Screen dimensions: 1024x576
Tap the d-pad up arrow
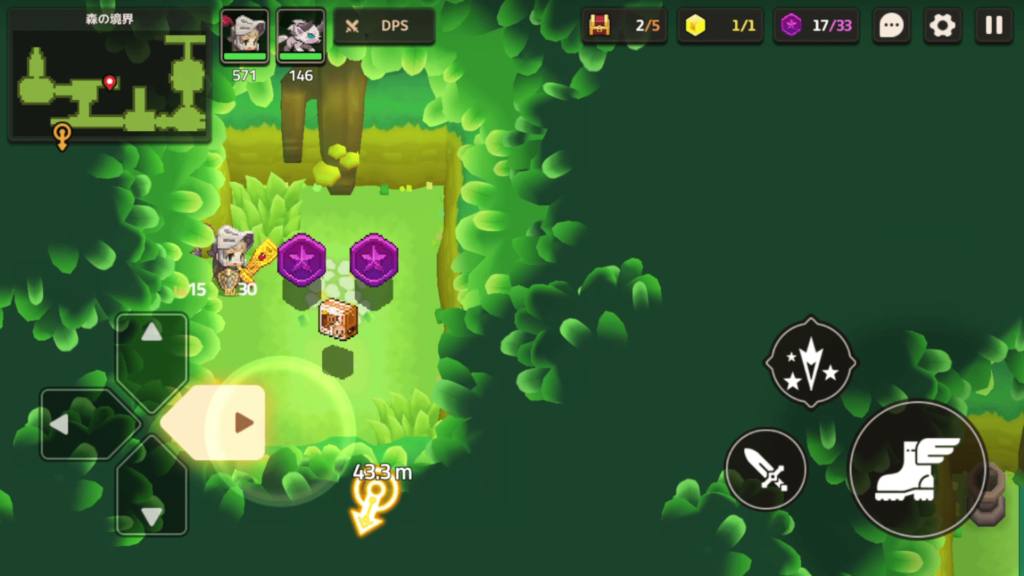coord(152,334)
